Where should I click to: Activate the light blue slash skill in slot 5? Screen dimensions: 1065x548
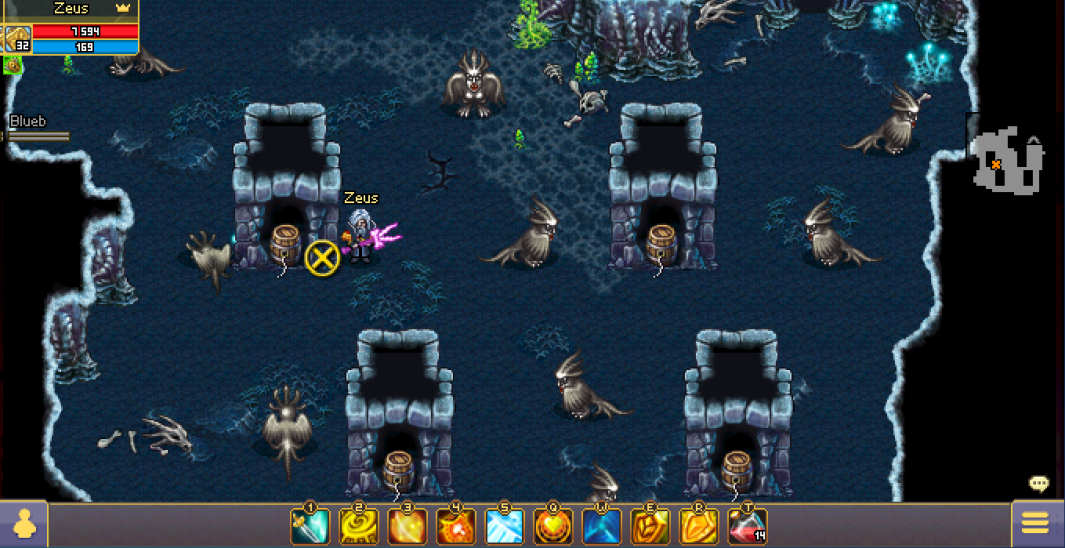pos(504,526)
